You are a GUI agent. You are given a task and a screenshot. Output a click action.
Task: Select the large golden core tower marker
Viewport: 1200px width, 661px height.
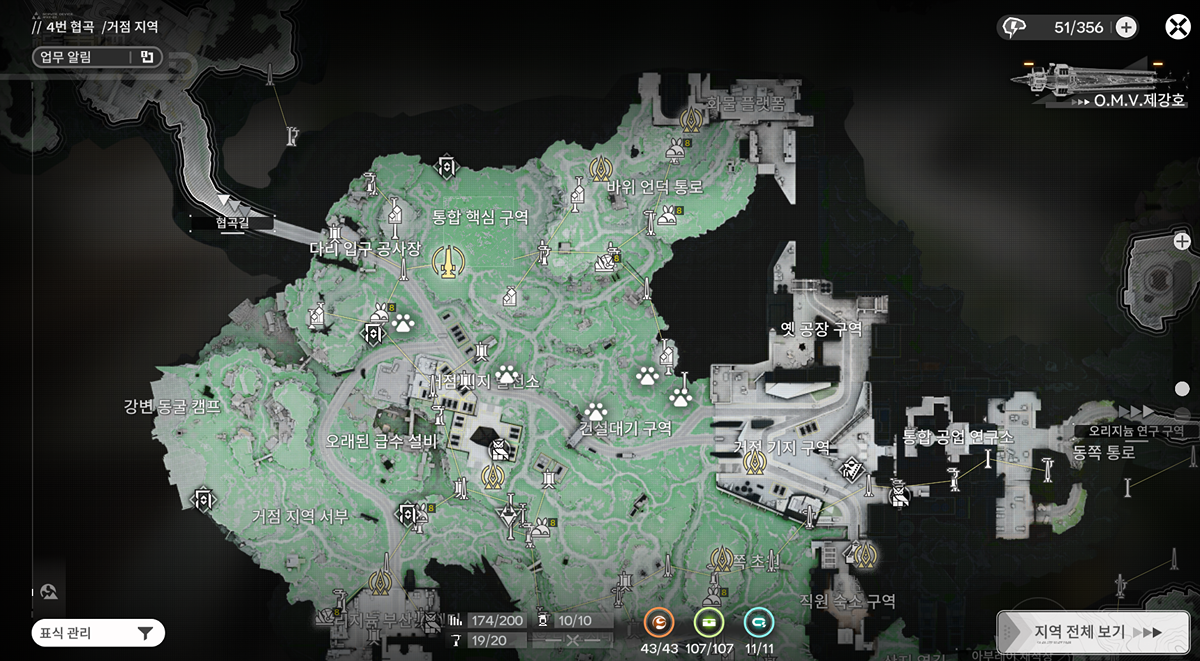point(449,262)
